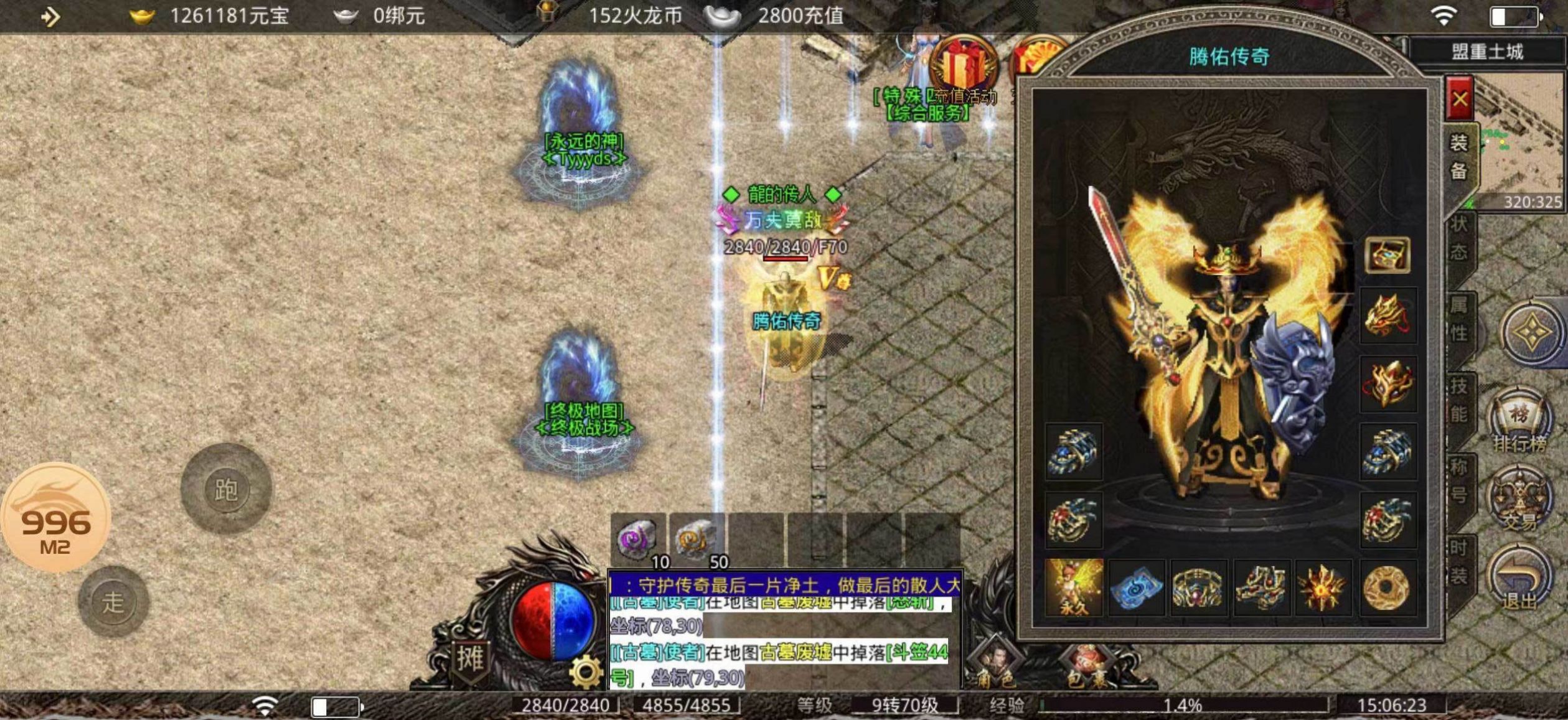
Task: Show the 属性 tab
Action: tap(1459, 319)
